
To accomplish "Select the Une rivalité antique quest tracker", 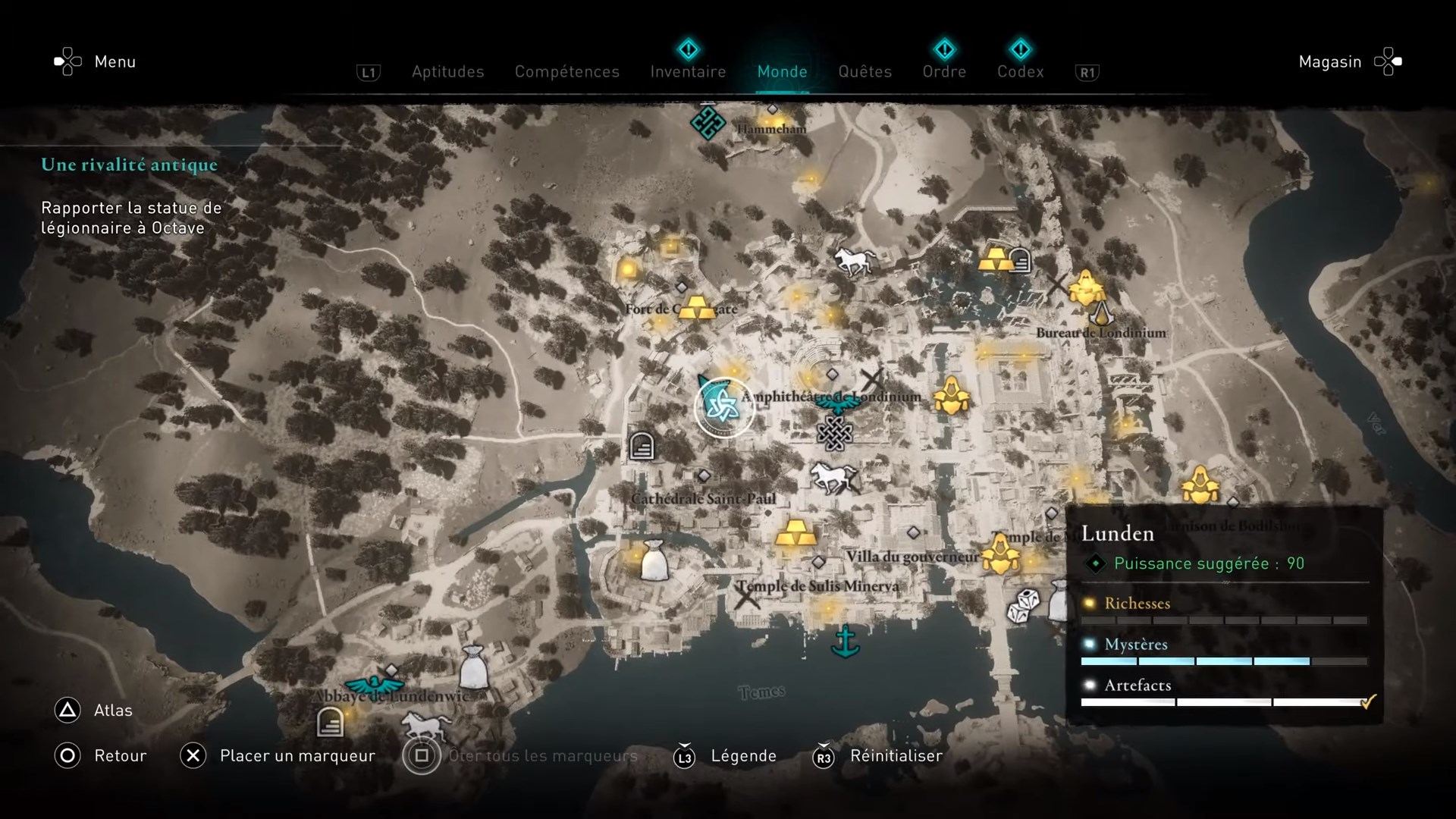I will coord(130,165).
